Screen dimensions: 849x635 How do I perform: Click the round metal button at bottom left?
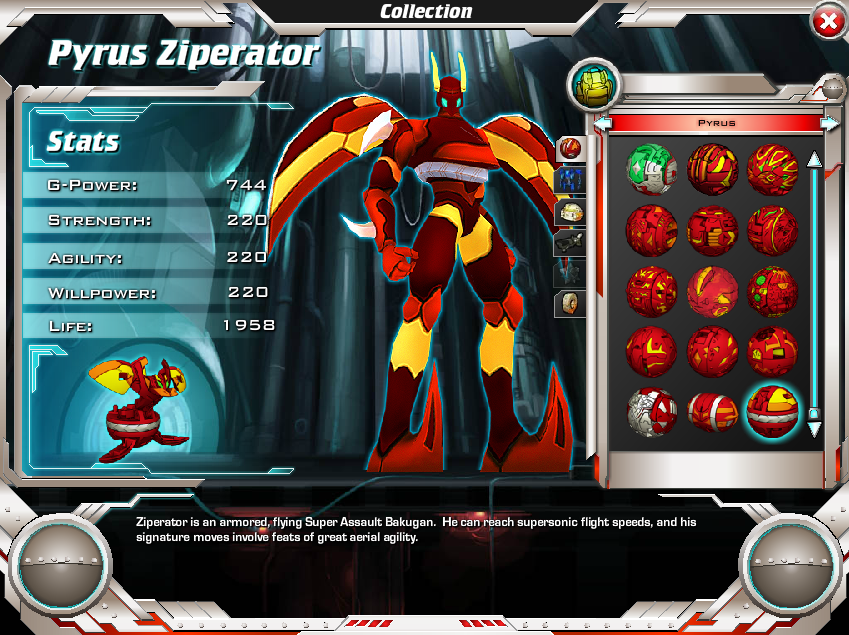(59, 563)
